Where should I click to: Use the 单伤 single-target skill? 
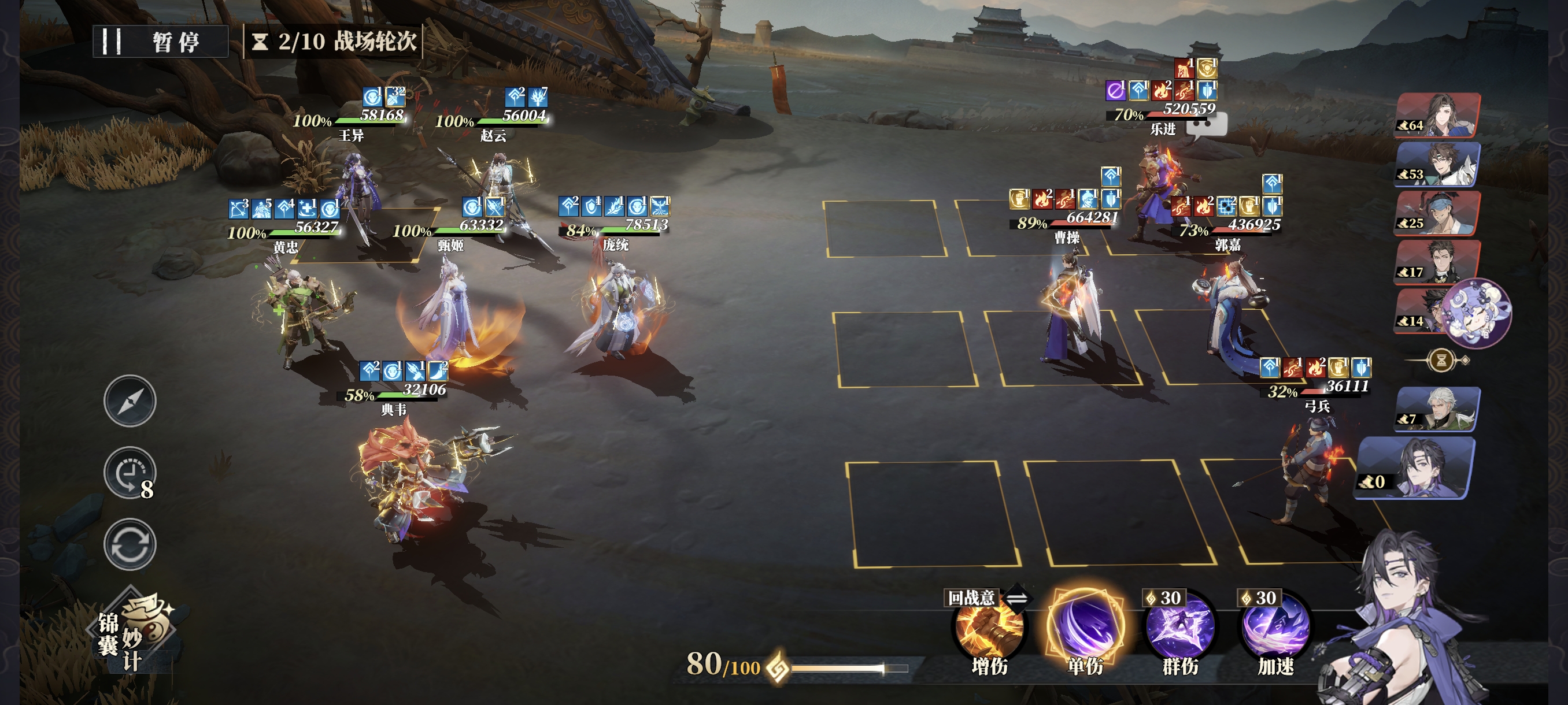click(1085, 627)
